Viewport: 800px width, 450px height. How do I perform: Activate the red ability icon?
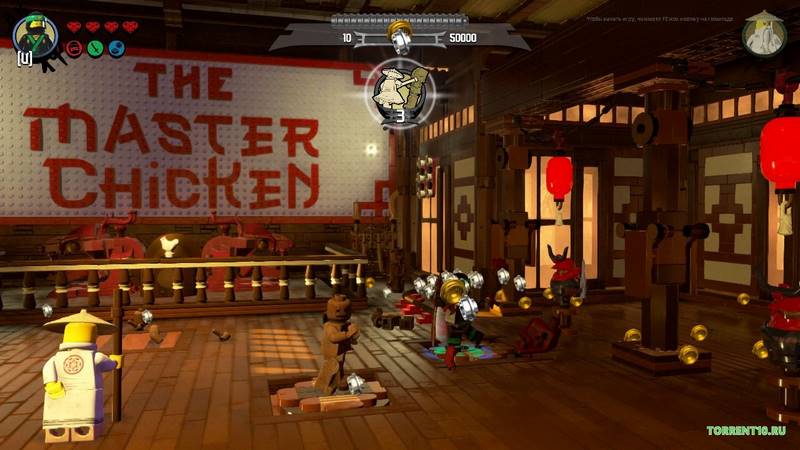click(74, 48)
